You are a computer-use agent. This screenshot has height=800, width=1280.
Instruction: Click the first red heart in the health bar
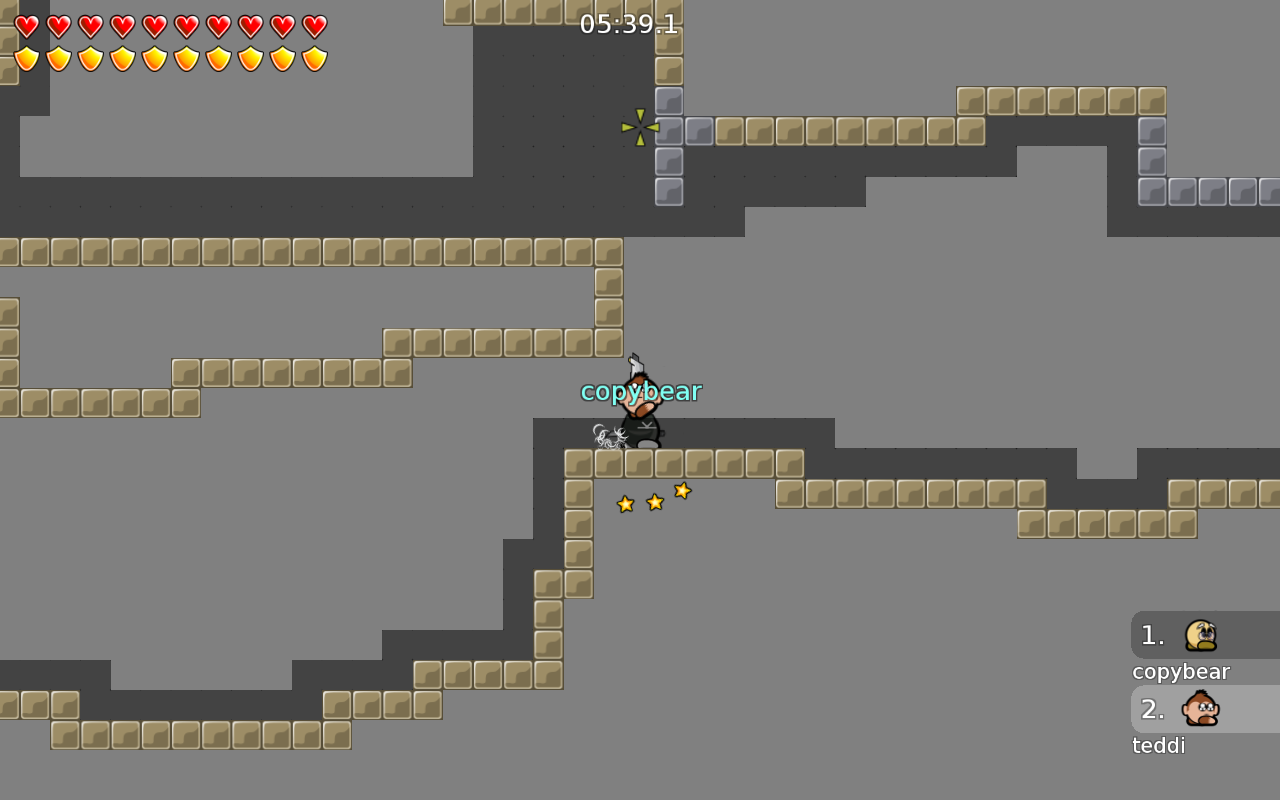[x=27, y=27]
